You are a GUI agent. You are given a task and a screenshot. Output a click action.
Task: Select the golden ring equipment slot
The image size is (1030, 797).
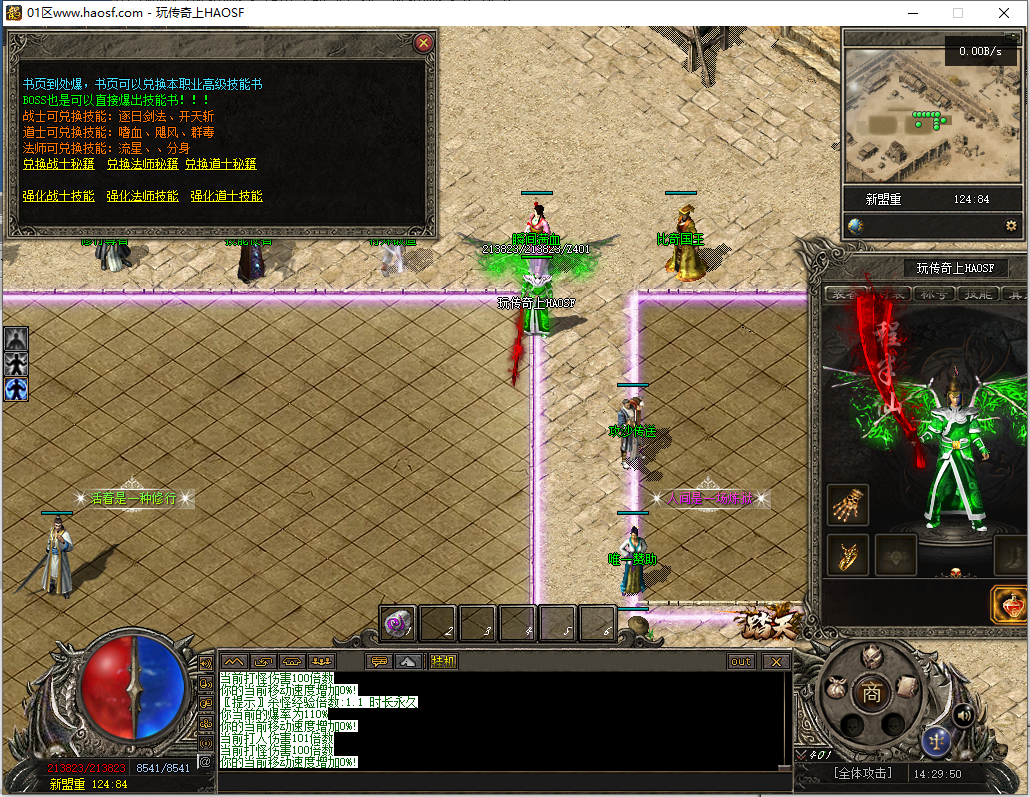[x=848, y=555]
